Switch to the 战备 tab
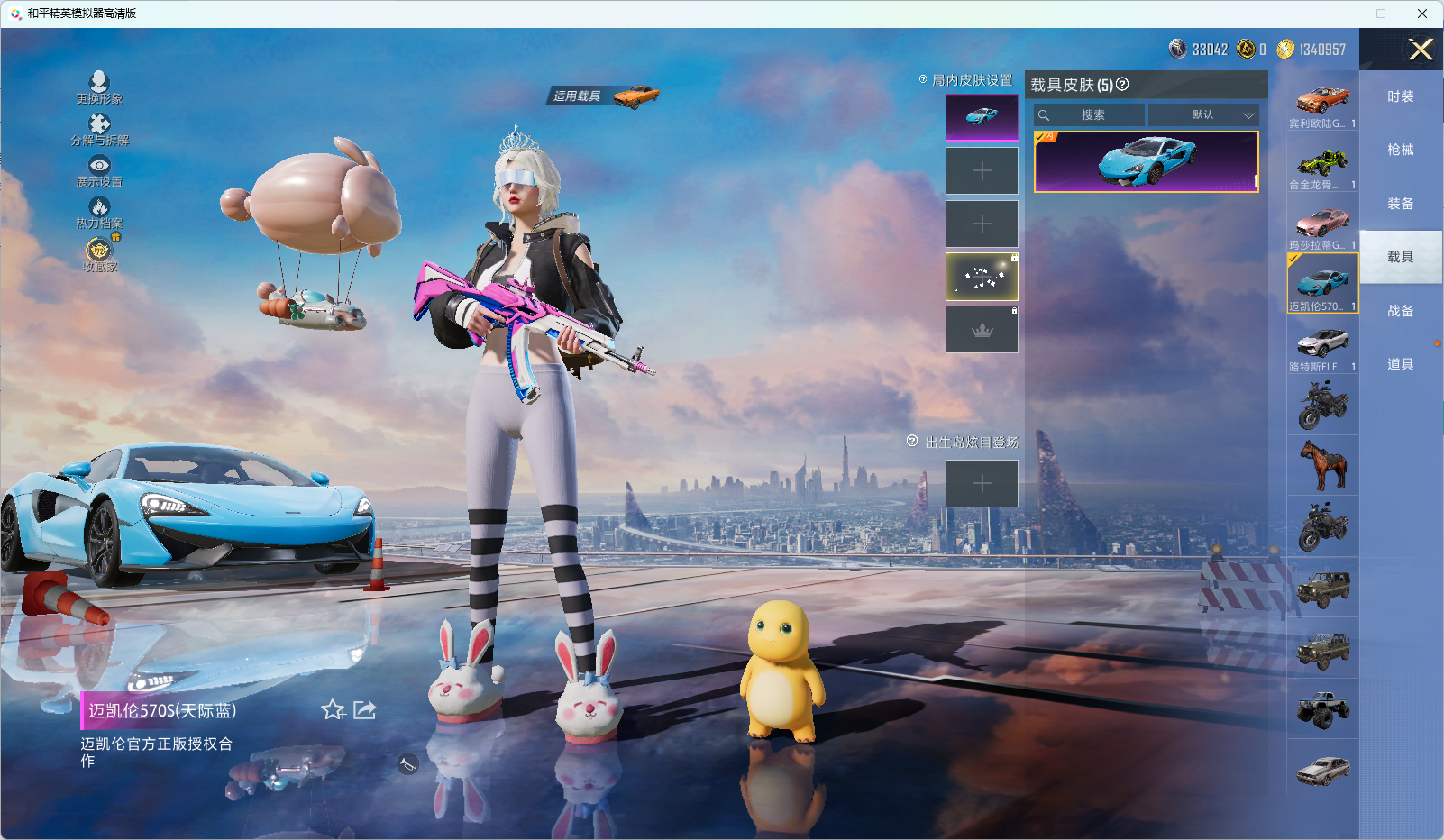 point(1400,311)
